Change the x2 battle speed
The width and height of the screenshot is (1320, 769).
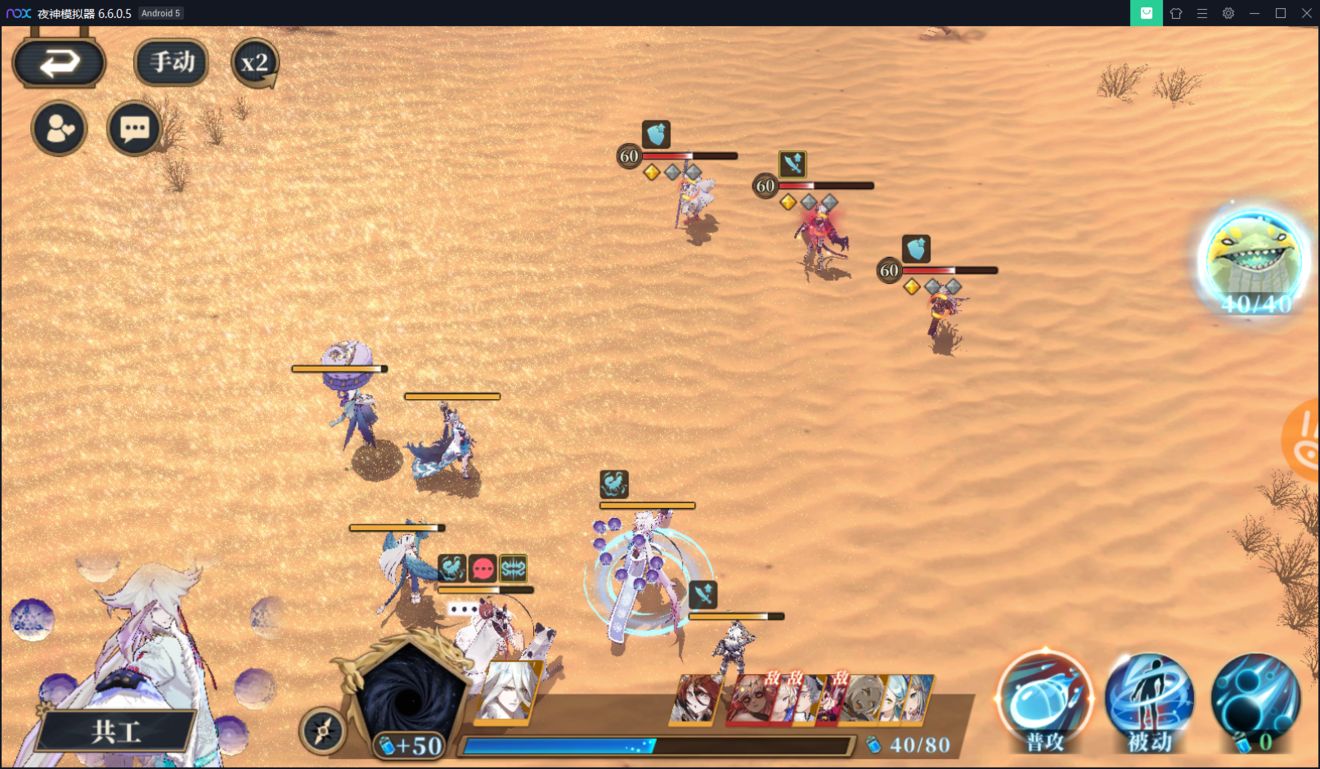pos(255,63)
